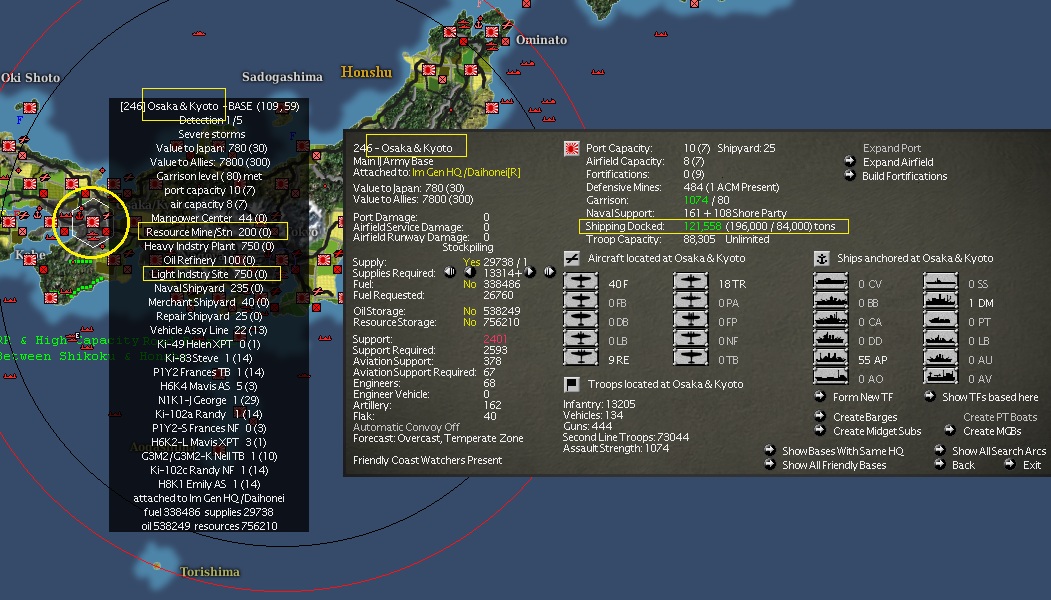This screenshot has width=1051, height=600.
Task: View the 9 RE recon aircraft
Action: (581, 358)
